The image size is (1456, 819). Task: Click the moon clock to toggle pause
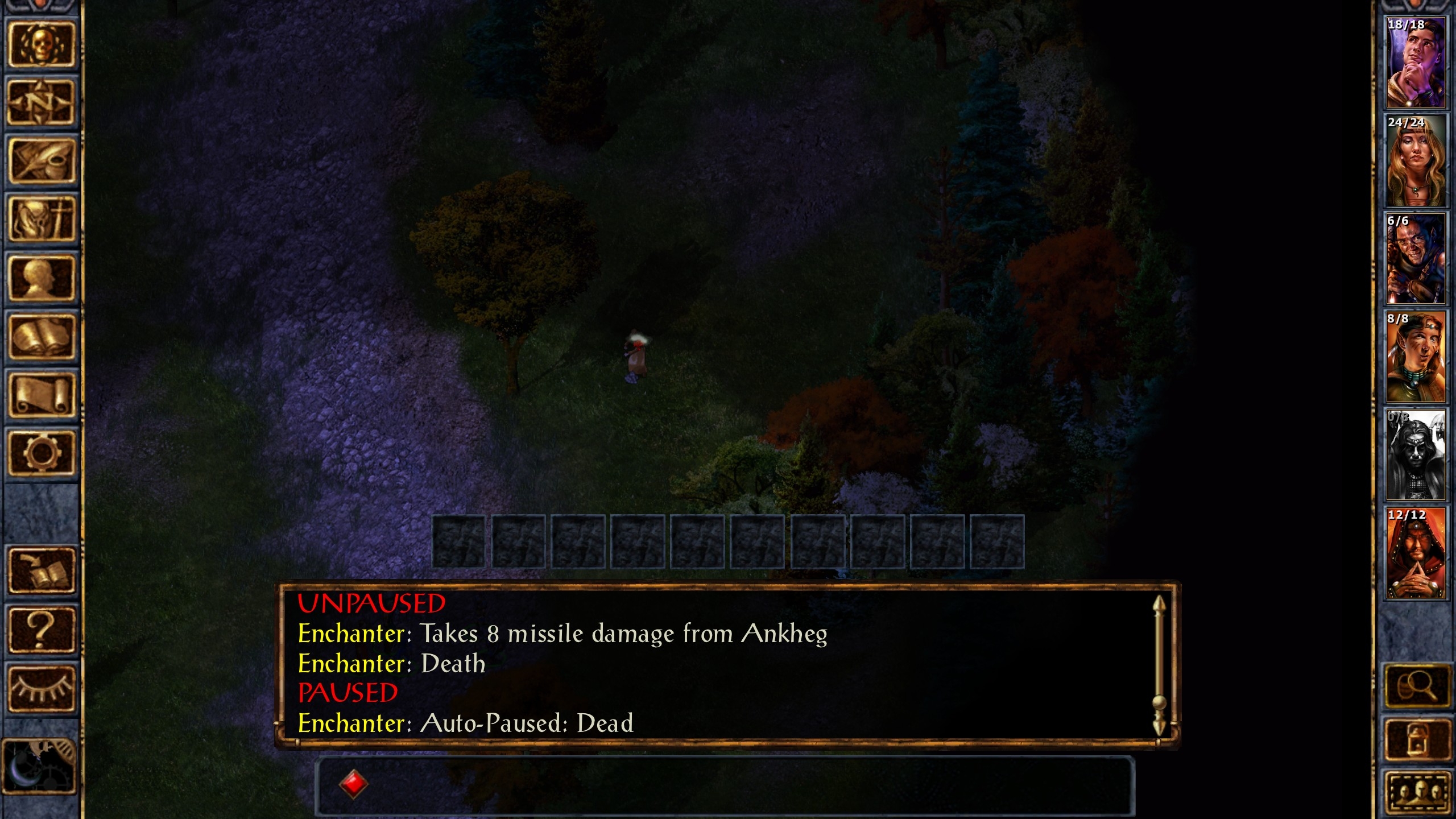(x=39, y=765)
